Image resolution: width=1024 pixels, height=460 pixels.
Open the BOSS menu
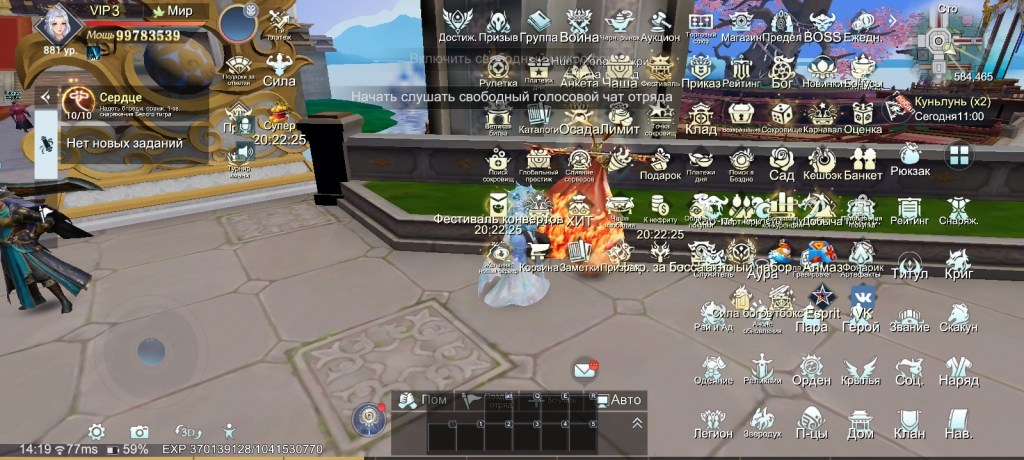pyautogui.click(x=822, y=23)
